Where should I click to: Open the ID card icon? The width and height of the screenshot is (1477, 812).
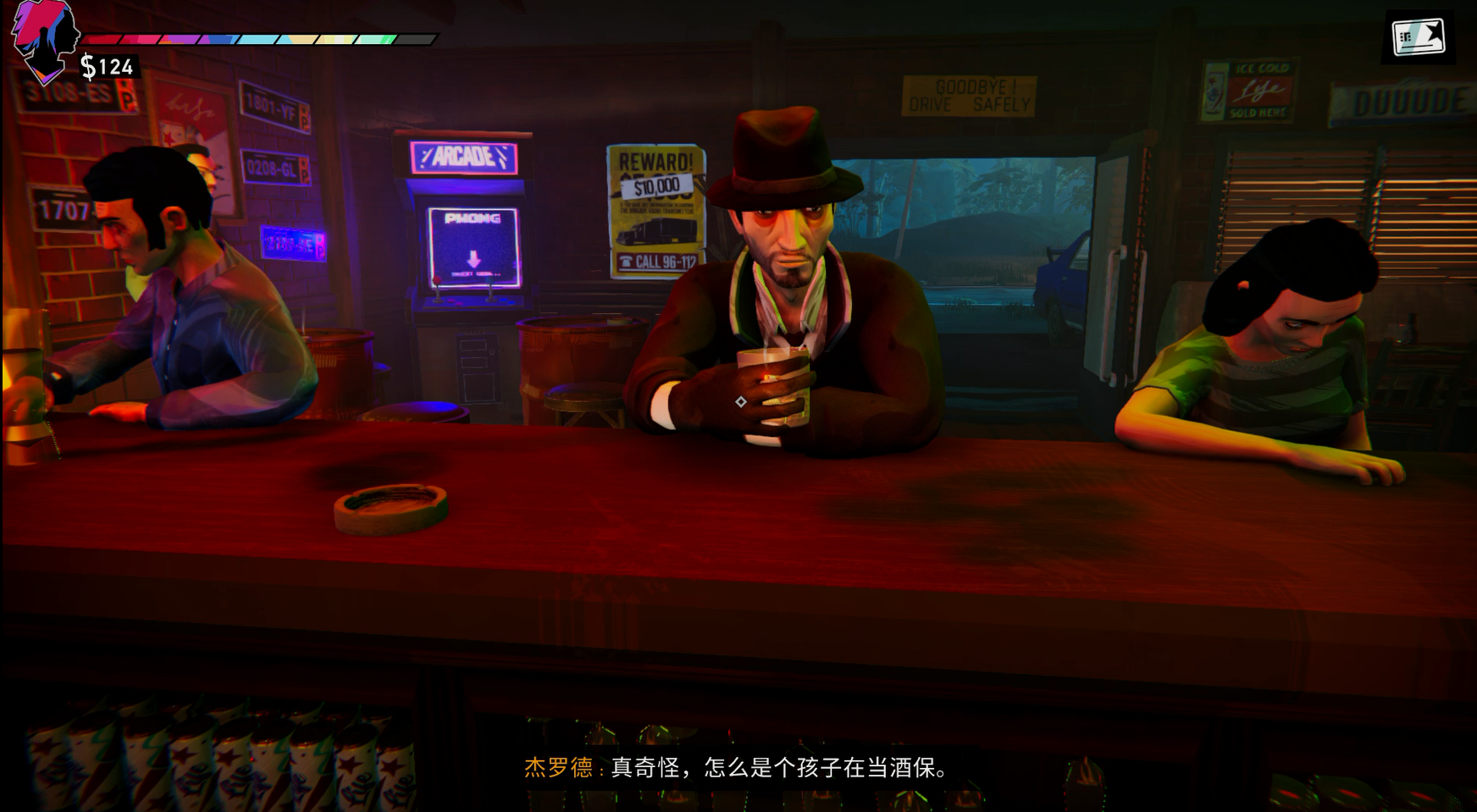pos(1419,37)
